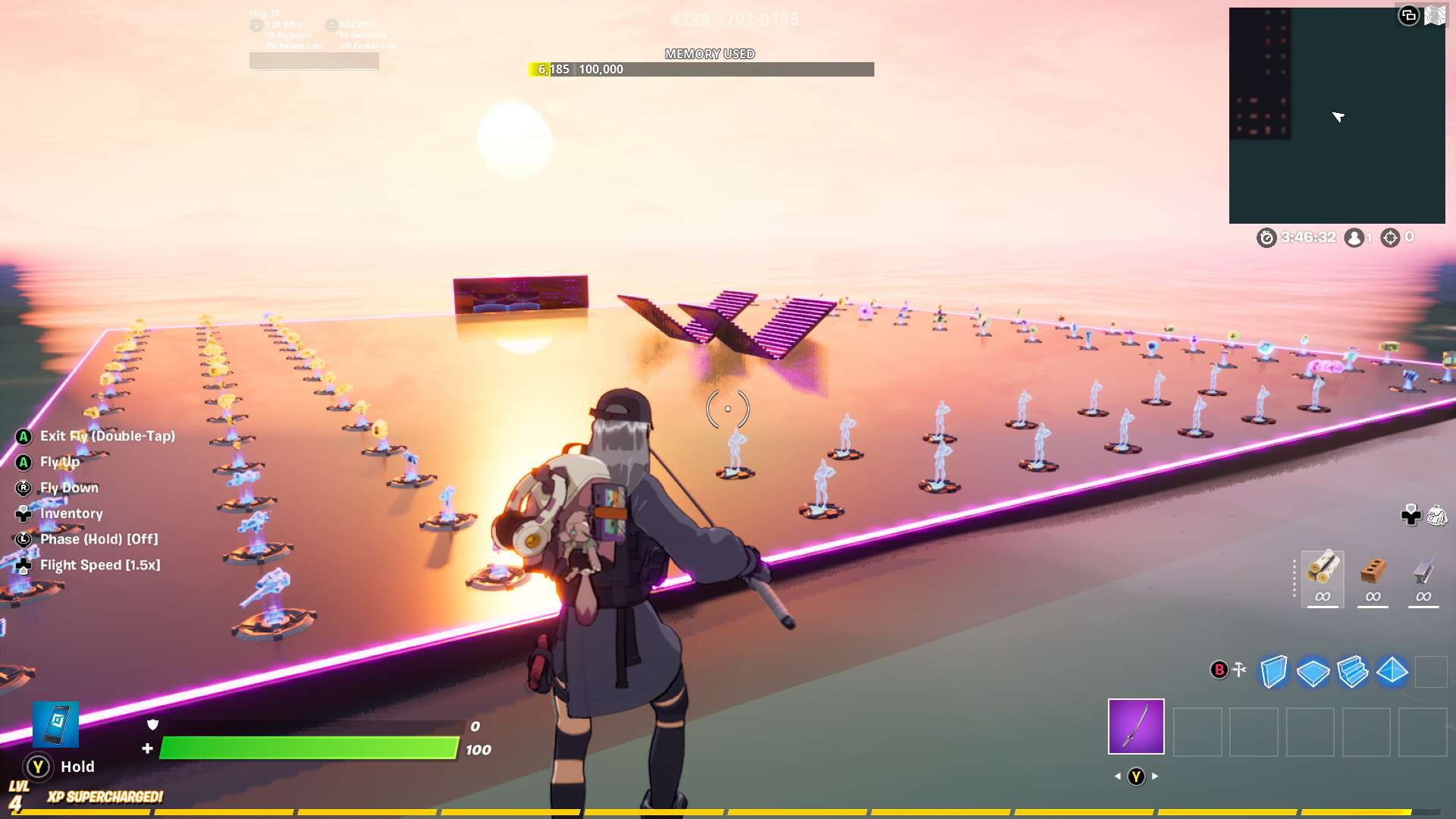Click the right hotbar cycle arrow
1456x819 pixels.
point(1156,776)
